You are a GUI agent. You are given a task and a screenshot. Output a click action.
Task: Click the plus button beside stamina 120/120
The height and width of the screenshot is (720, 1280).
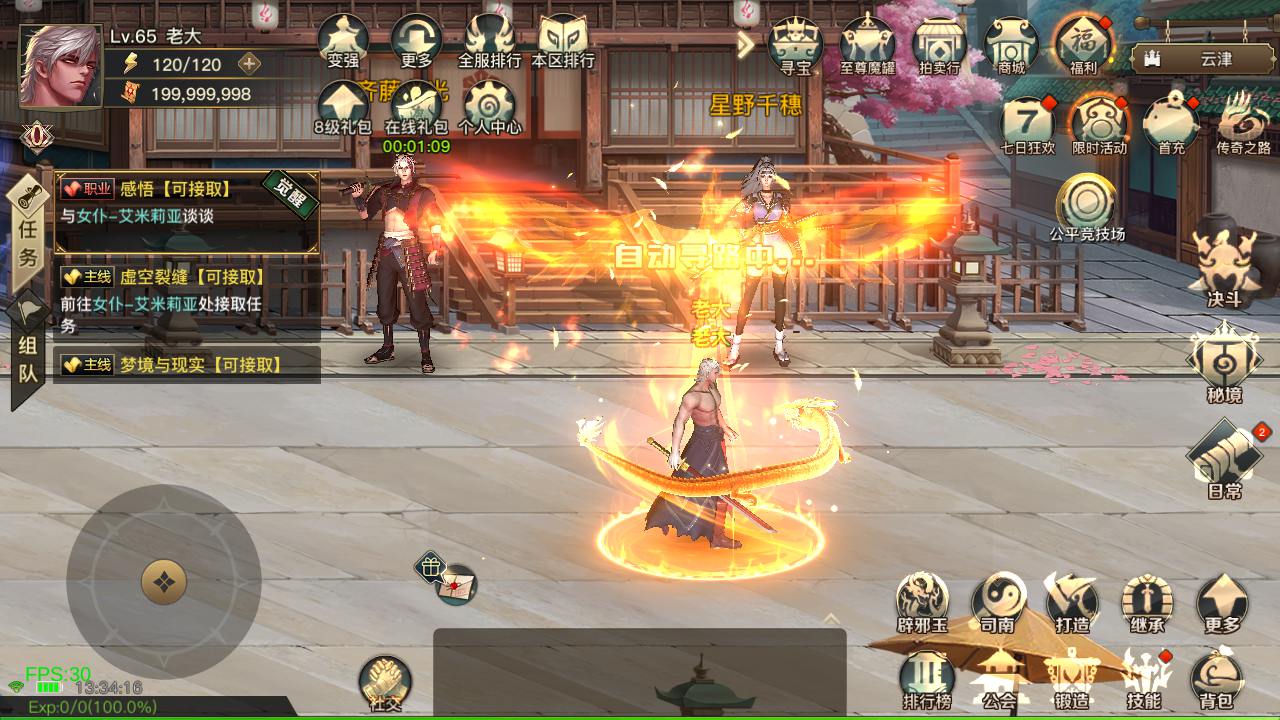249,64
